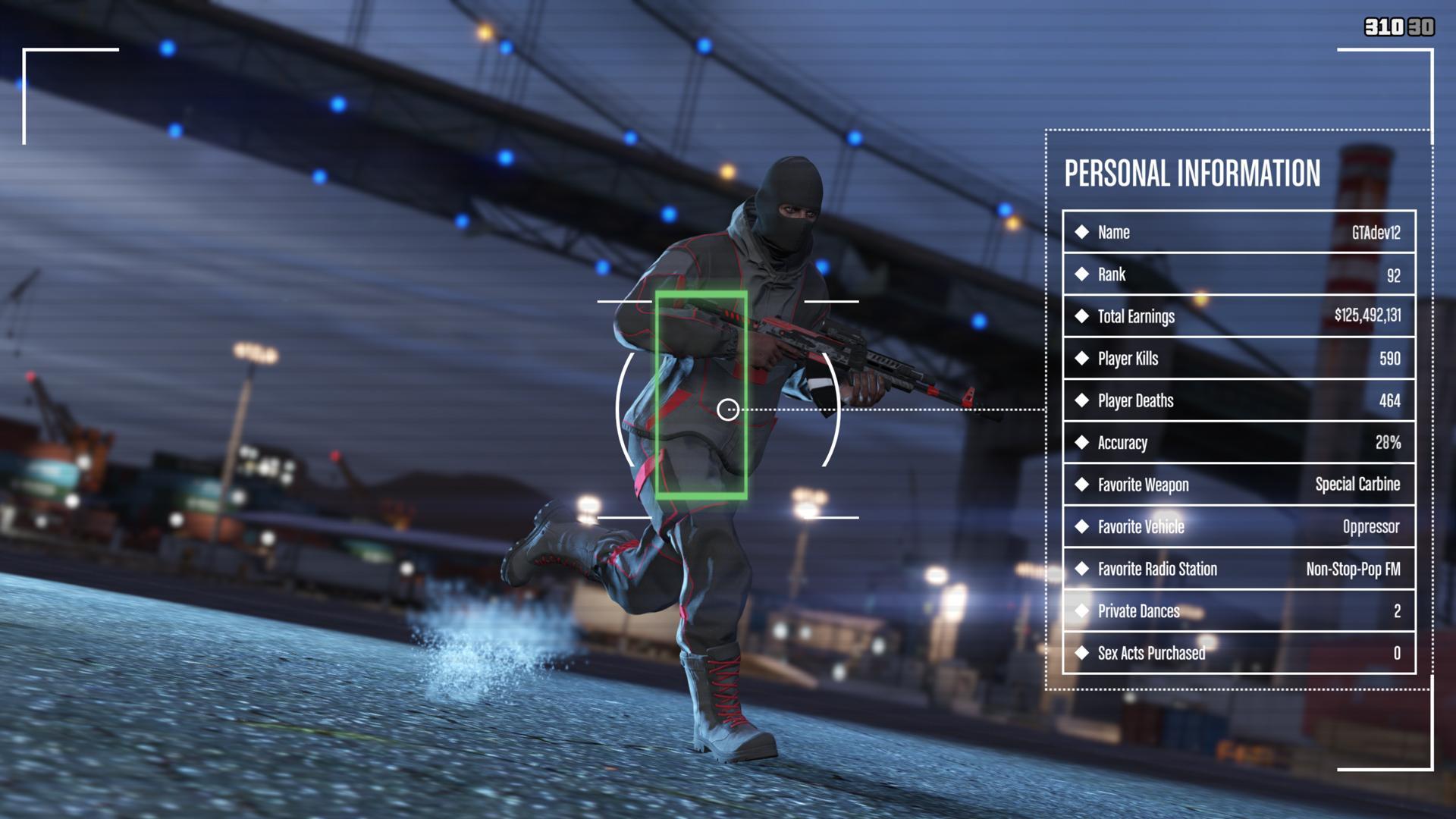This screenshot has height=819, width=1456.
Task: Click the 28% accuracy value
Action: pos(1389,443)
